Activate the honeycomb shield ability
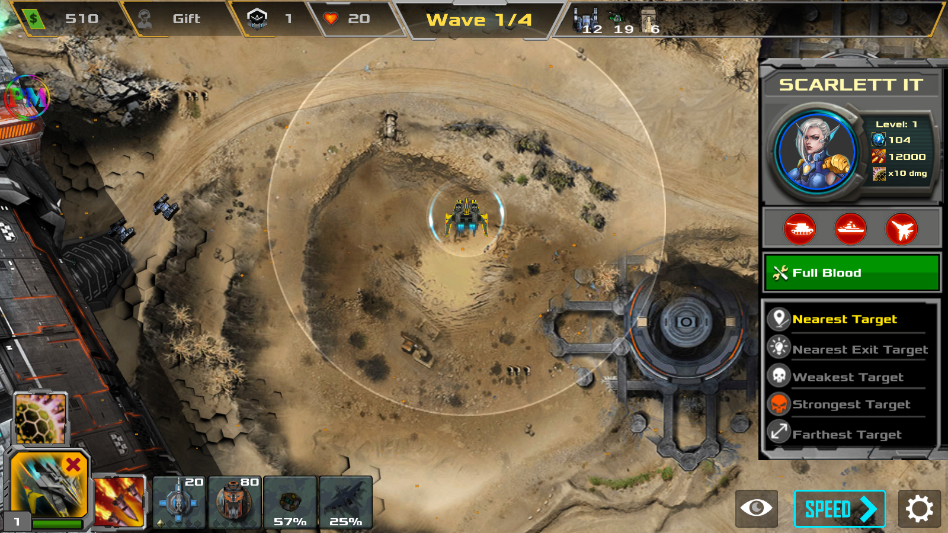The width and height of the screenshot is (948, 533). 41,418
